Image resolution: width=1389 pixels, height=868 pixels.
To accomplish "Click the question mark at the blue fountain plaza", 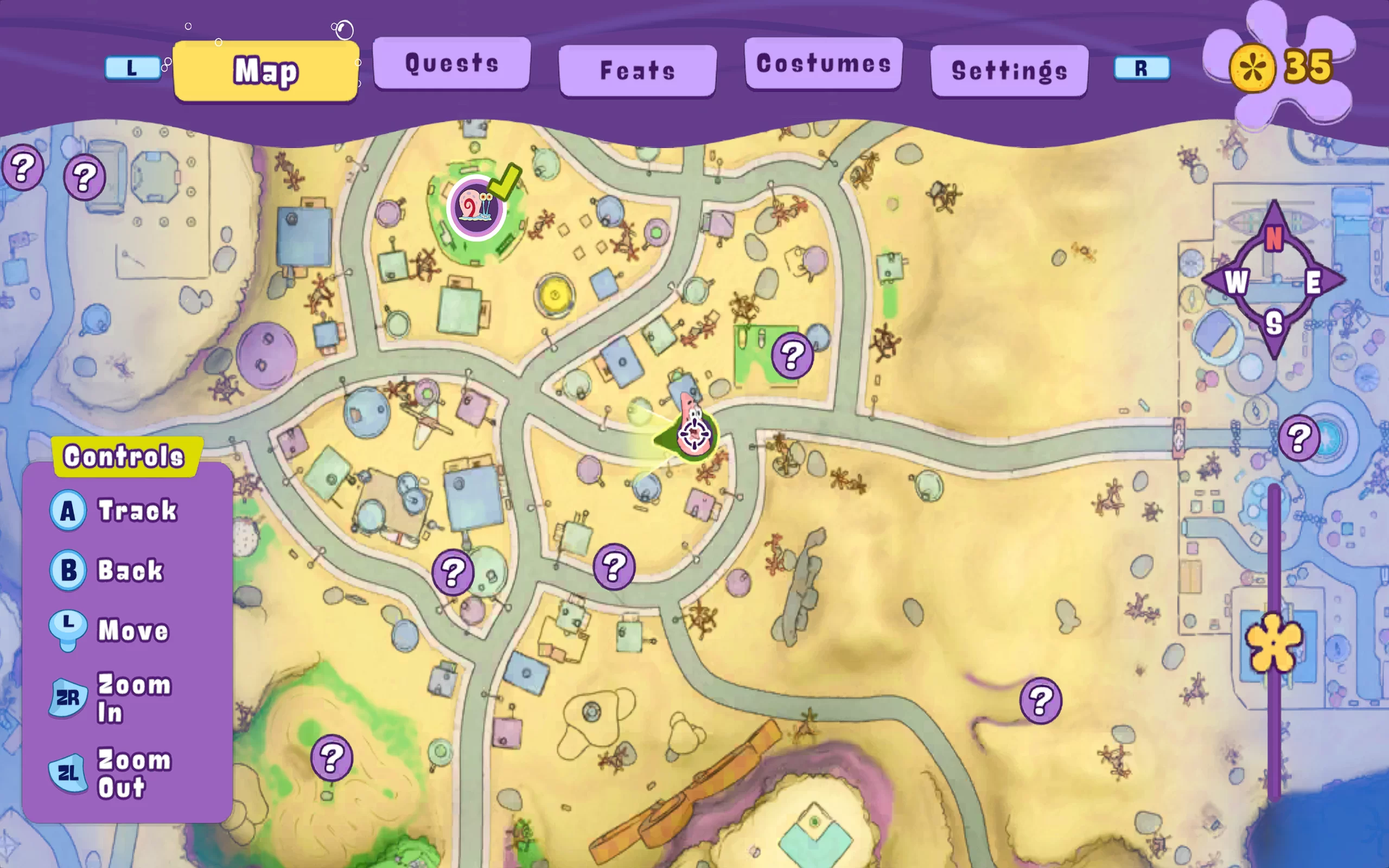I will pyautogui.click(x=1299, y=438).
